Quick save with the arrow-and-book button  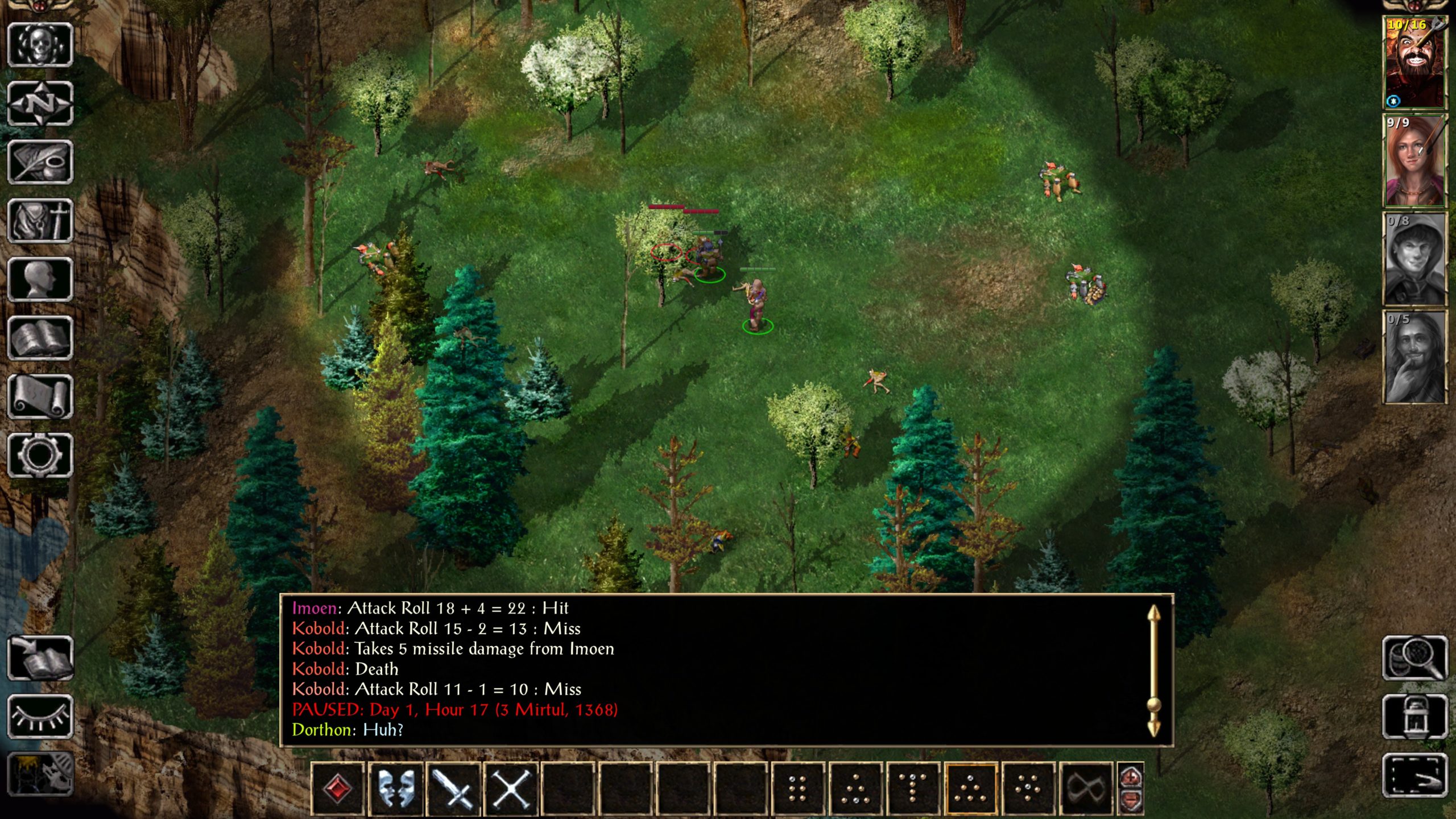[x=40, y=658]
